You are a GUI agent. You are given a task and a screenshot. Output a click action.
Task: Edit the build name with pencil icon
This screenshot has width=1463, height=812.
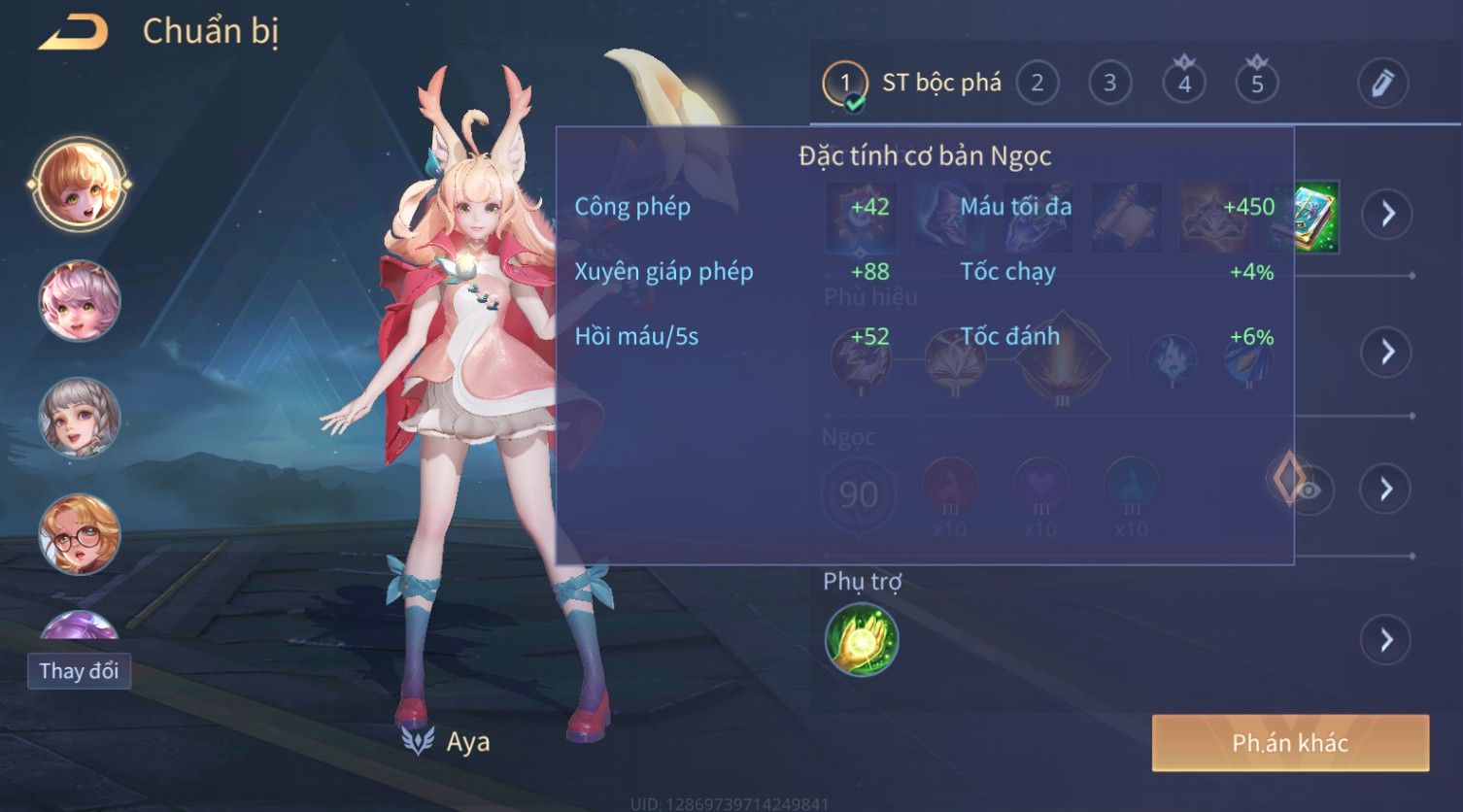click(1381, 84)
